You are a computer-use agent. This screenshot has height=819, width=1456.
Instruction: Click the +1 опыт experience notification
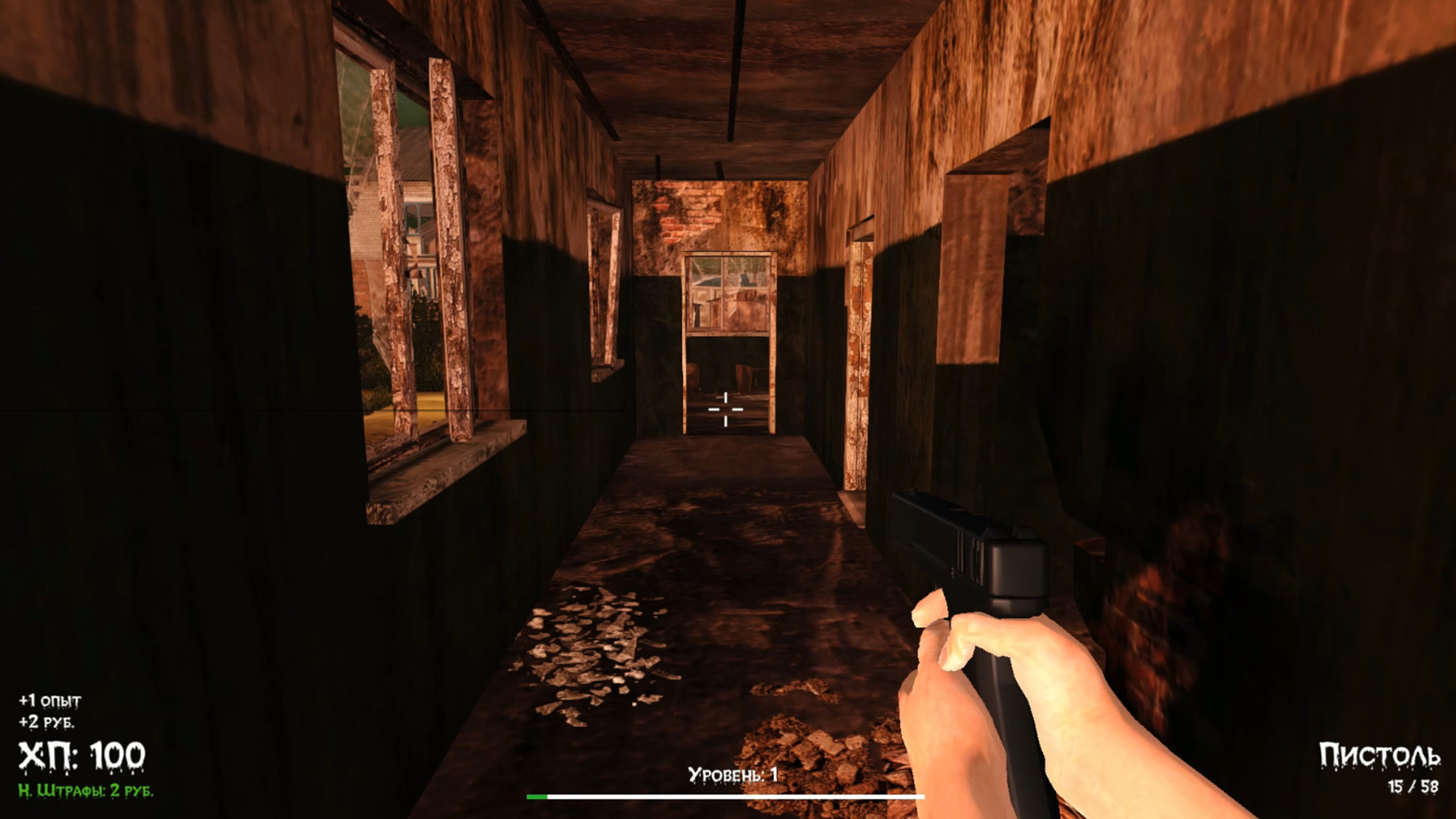(51, 700)
